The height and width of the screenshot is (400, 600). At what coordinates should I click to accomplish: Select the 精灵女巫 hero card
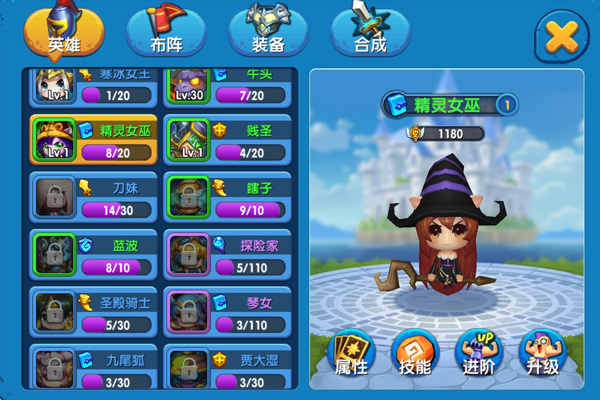pos(94,139)
